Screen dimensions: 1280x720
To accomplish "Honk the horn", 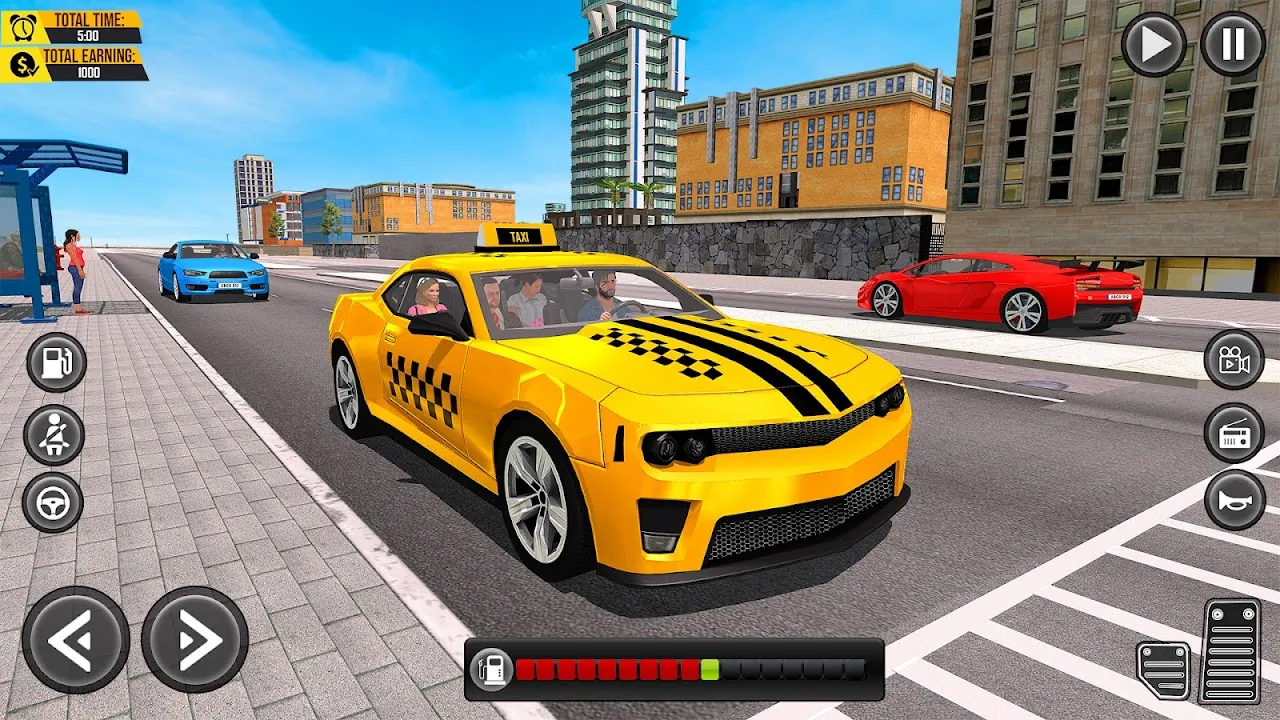I will 1233,503.
